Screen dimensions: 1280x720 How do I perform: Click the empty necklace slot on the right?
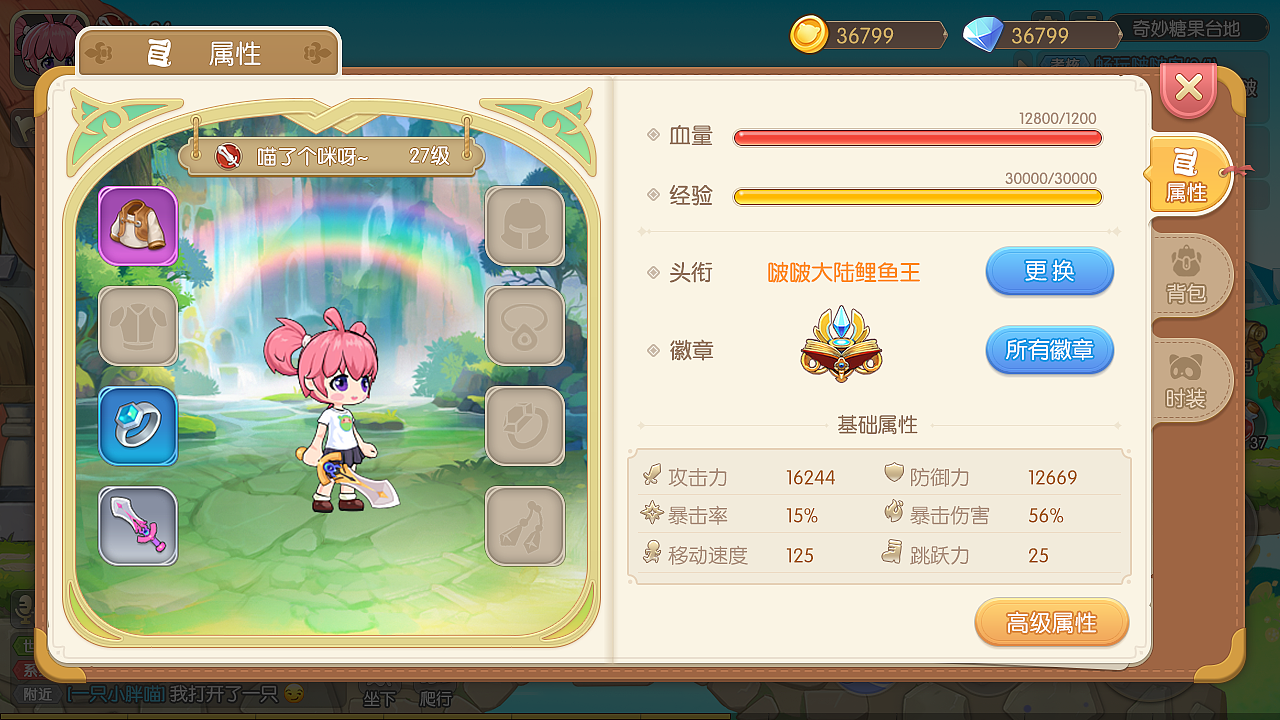(525, 326)
